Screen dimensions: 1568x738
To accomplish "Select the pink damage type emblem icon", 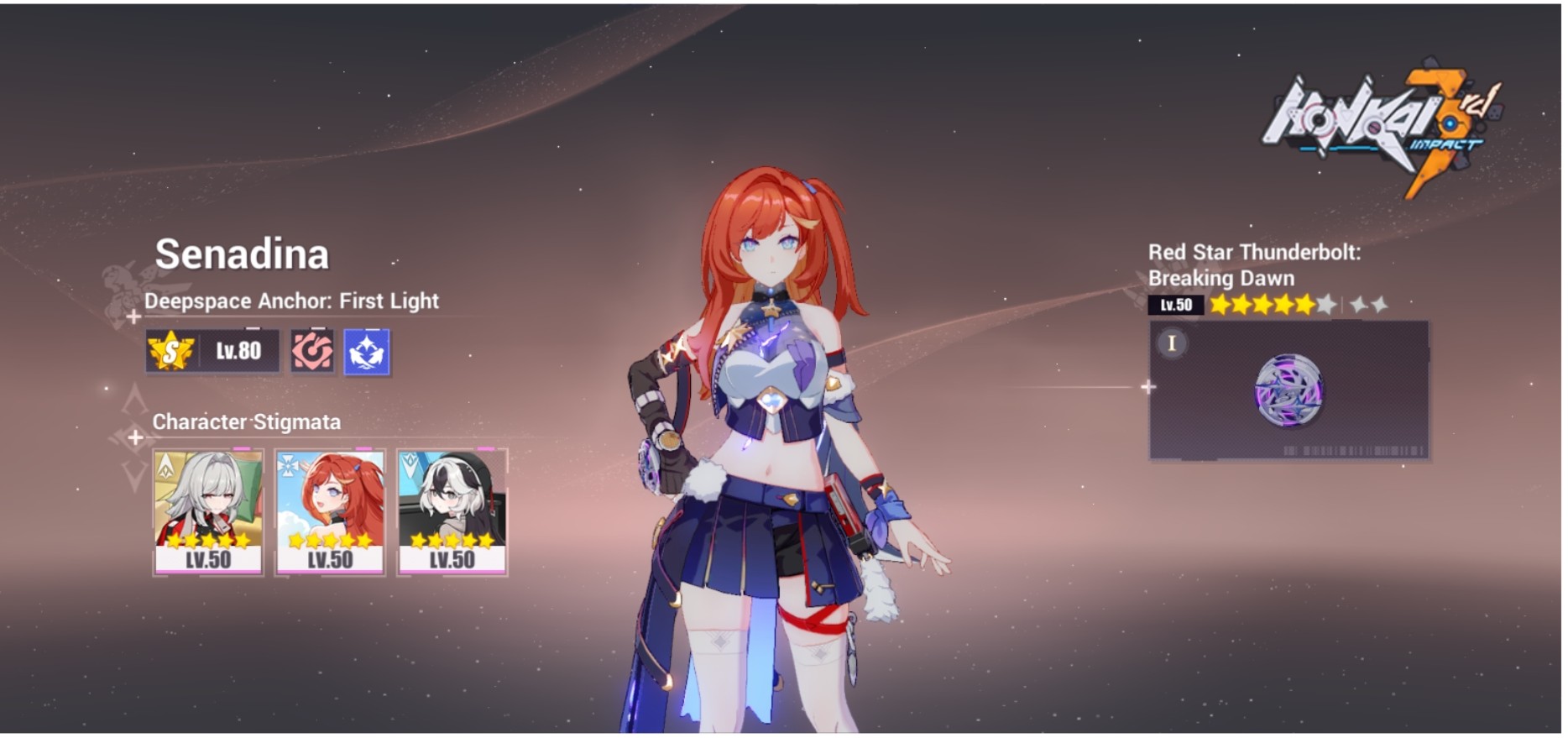I will click(x=311, y=352).
